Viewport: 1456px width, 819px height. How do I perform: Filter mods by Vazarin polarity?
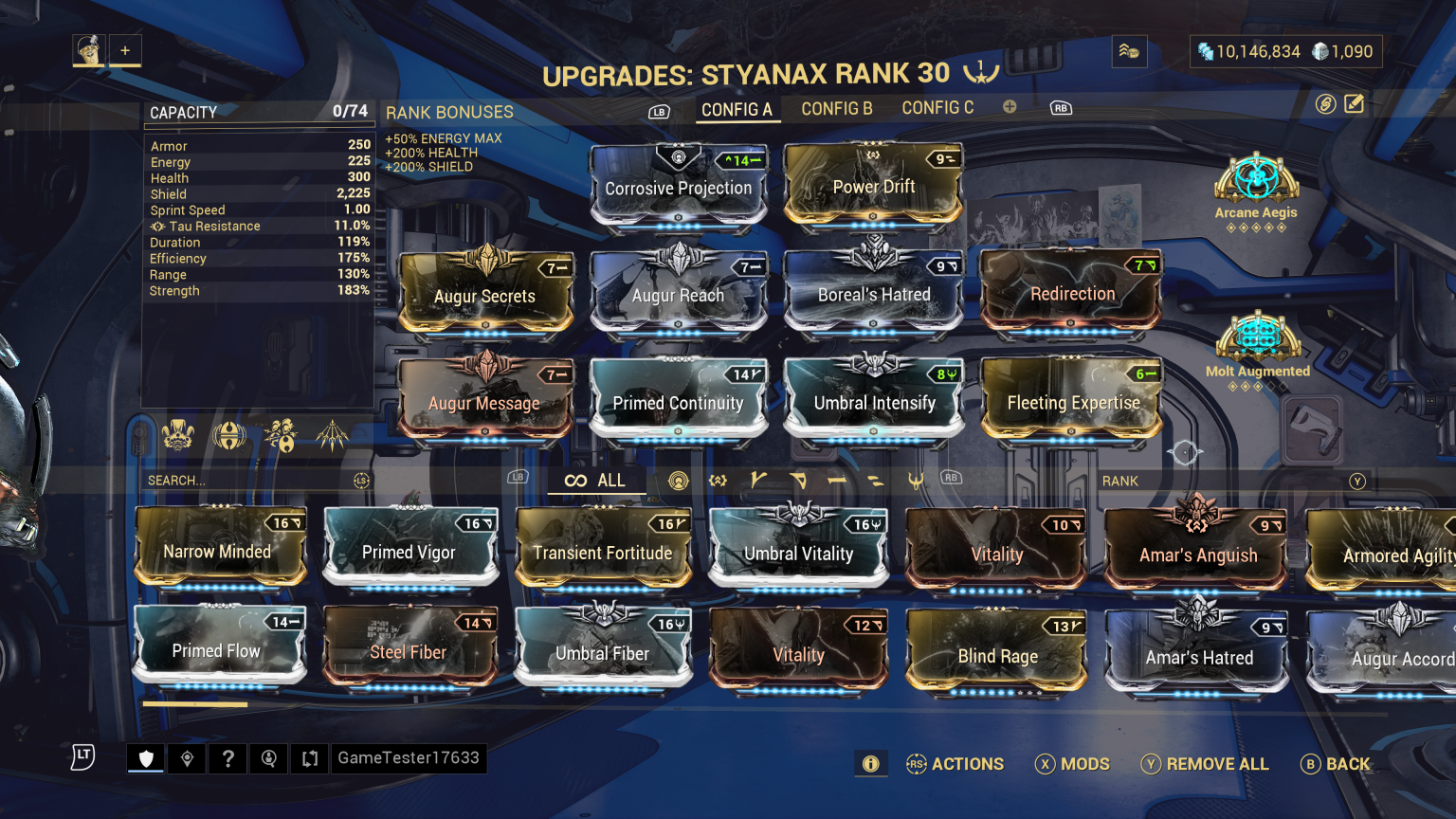coord(801,481)
